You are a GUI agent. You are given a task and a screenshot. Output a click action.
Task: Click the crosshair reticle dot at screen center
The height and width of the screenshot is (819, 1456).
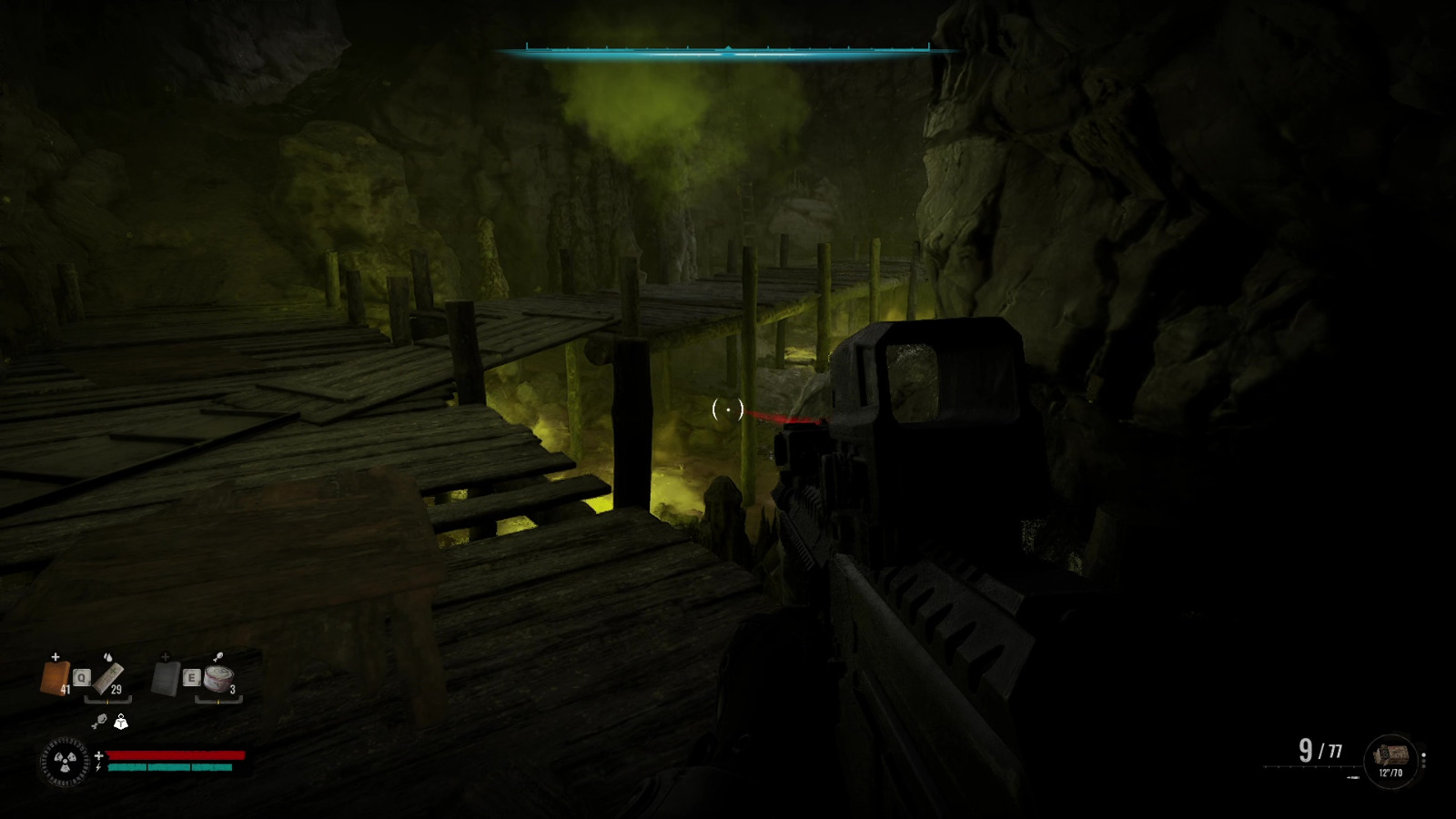coord(728,410)
